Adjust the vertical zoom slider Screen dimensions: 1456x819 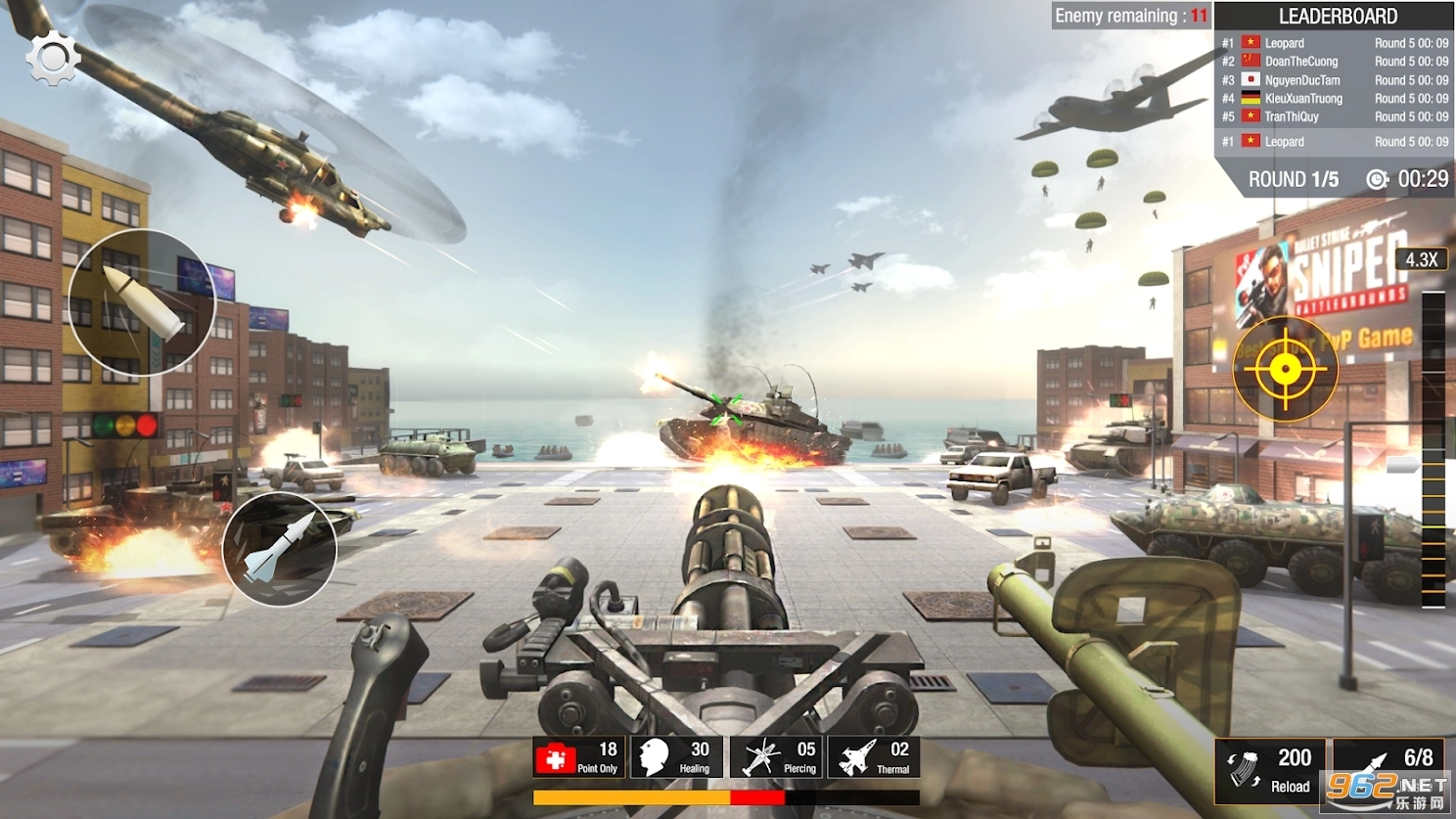coord(1433,440)
